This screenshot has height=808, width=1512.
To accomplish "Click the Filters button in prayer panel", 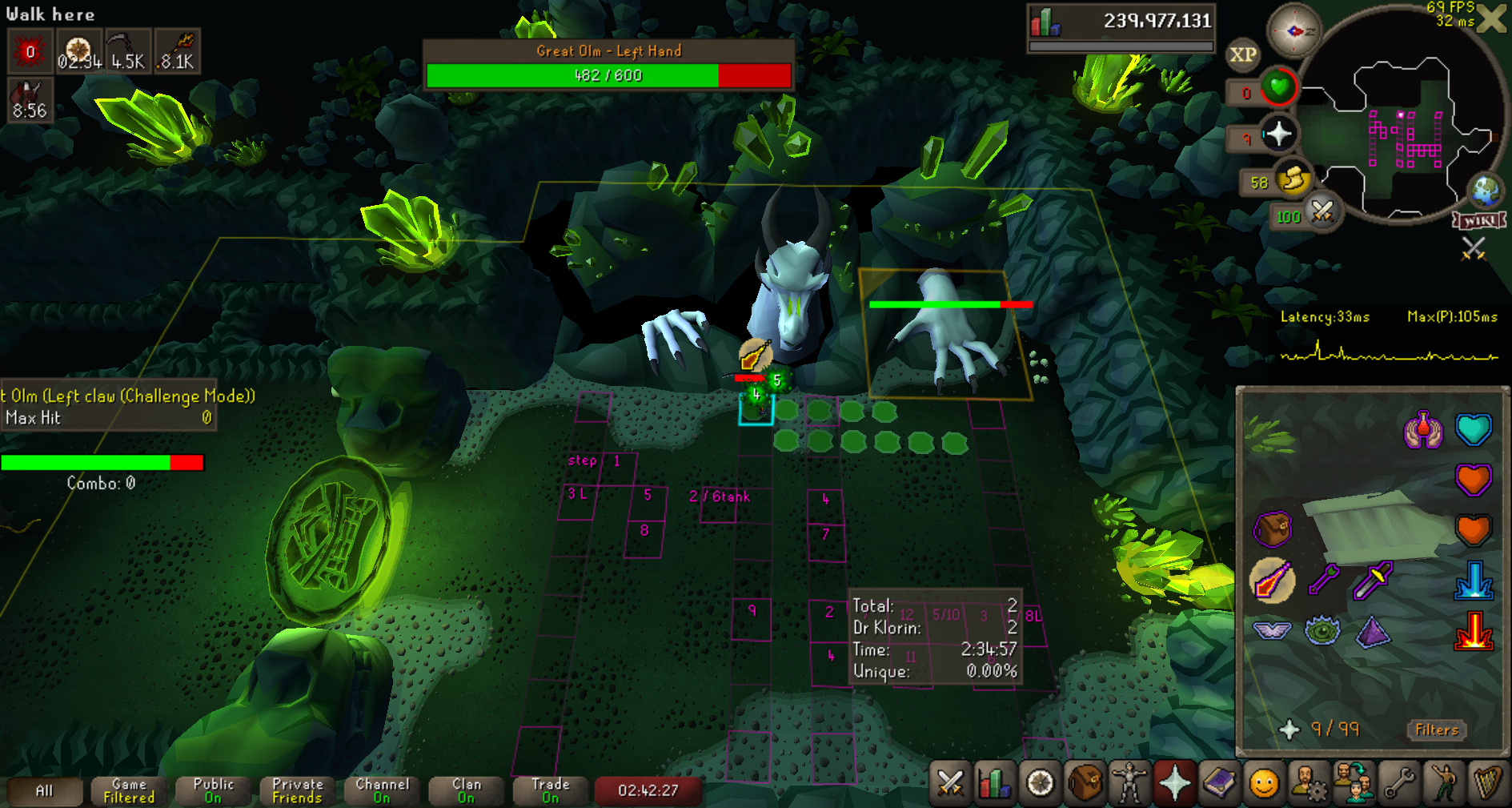I will (1436, 730).
